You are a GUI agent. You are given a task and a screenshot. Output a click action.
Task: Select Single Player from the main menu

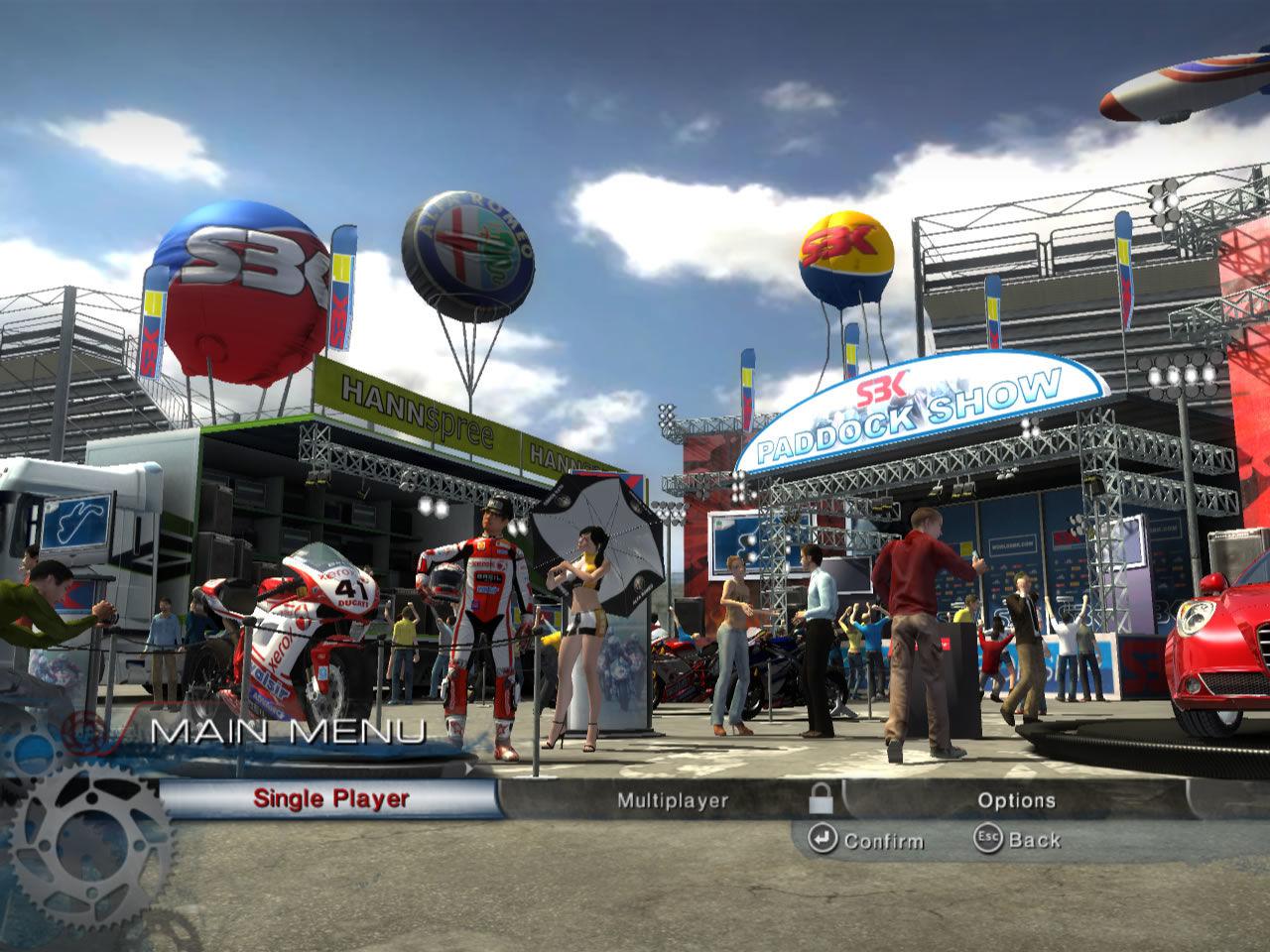[330, 798]
